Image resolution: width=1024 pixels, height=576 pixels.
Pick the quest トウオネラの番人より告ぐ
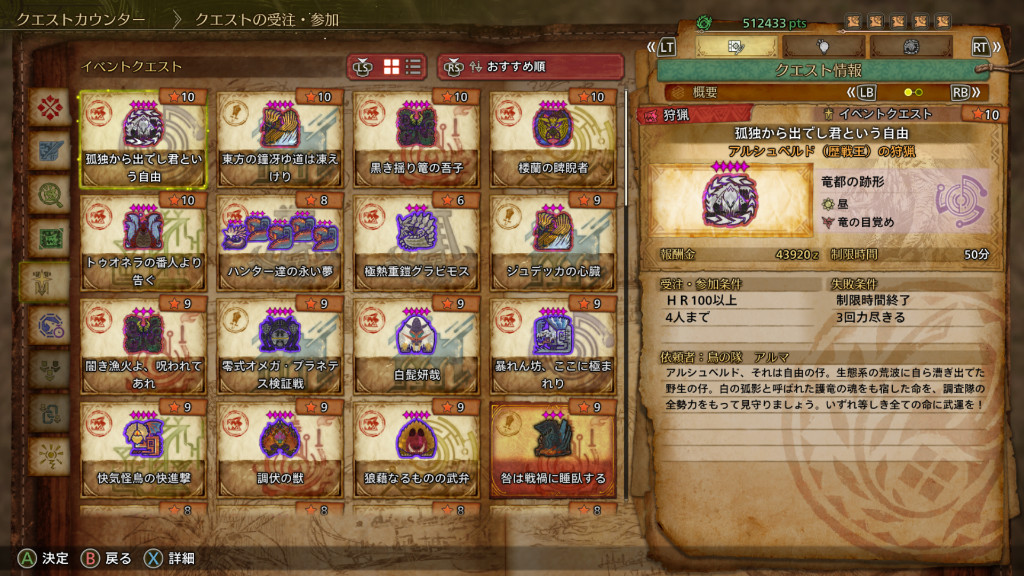click(142, 243)
